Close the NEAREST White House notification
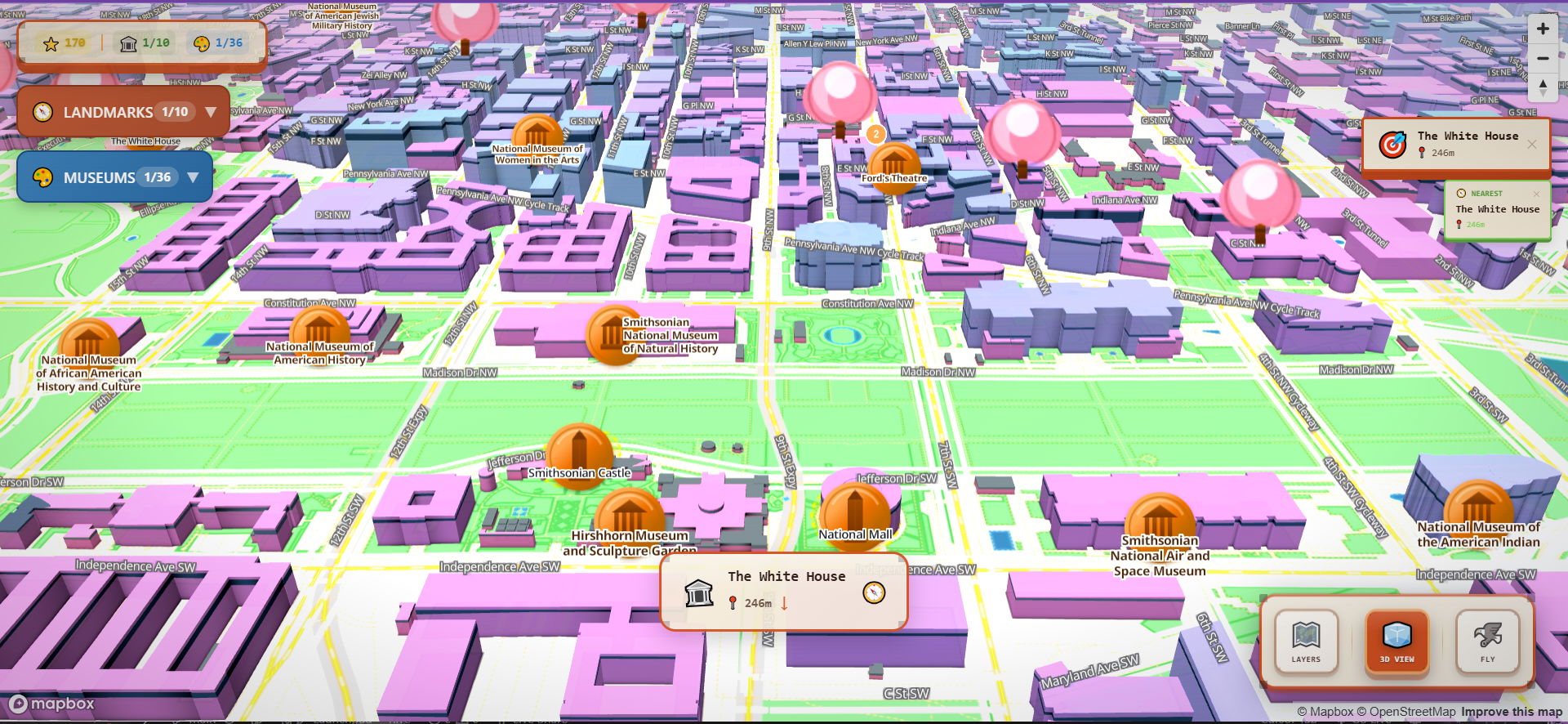 1537,194
